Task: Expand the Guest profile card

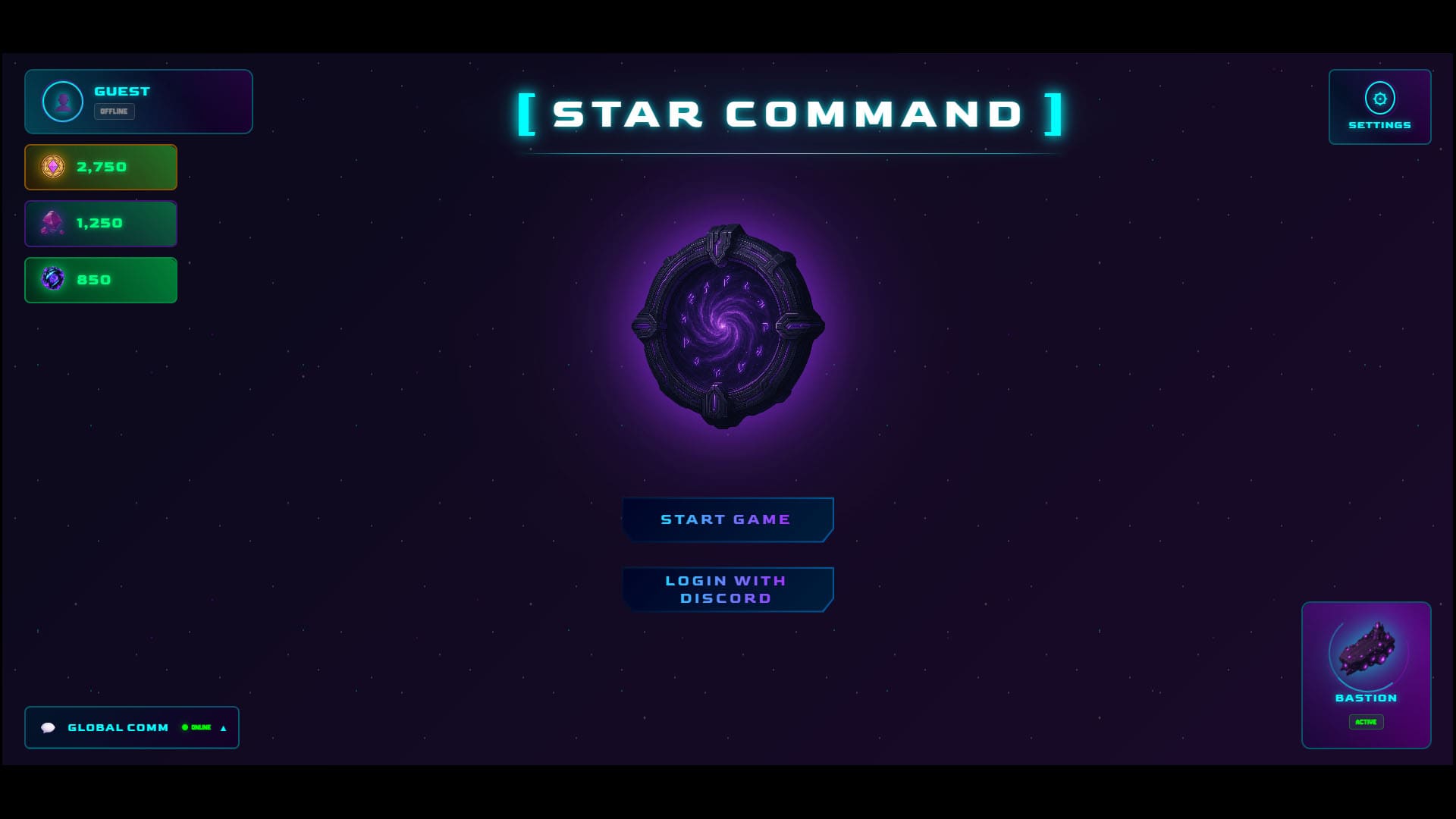Action: 139,101
